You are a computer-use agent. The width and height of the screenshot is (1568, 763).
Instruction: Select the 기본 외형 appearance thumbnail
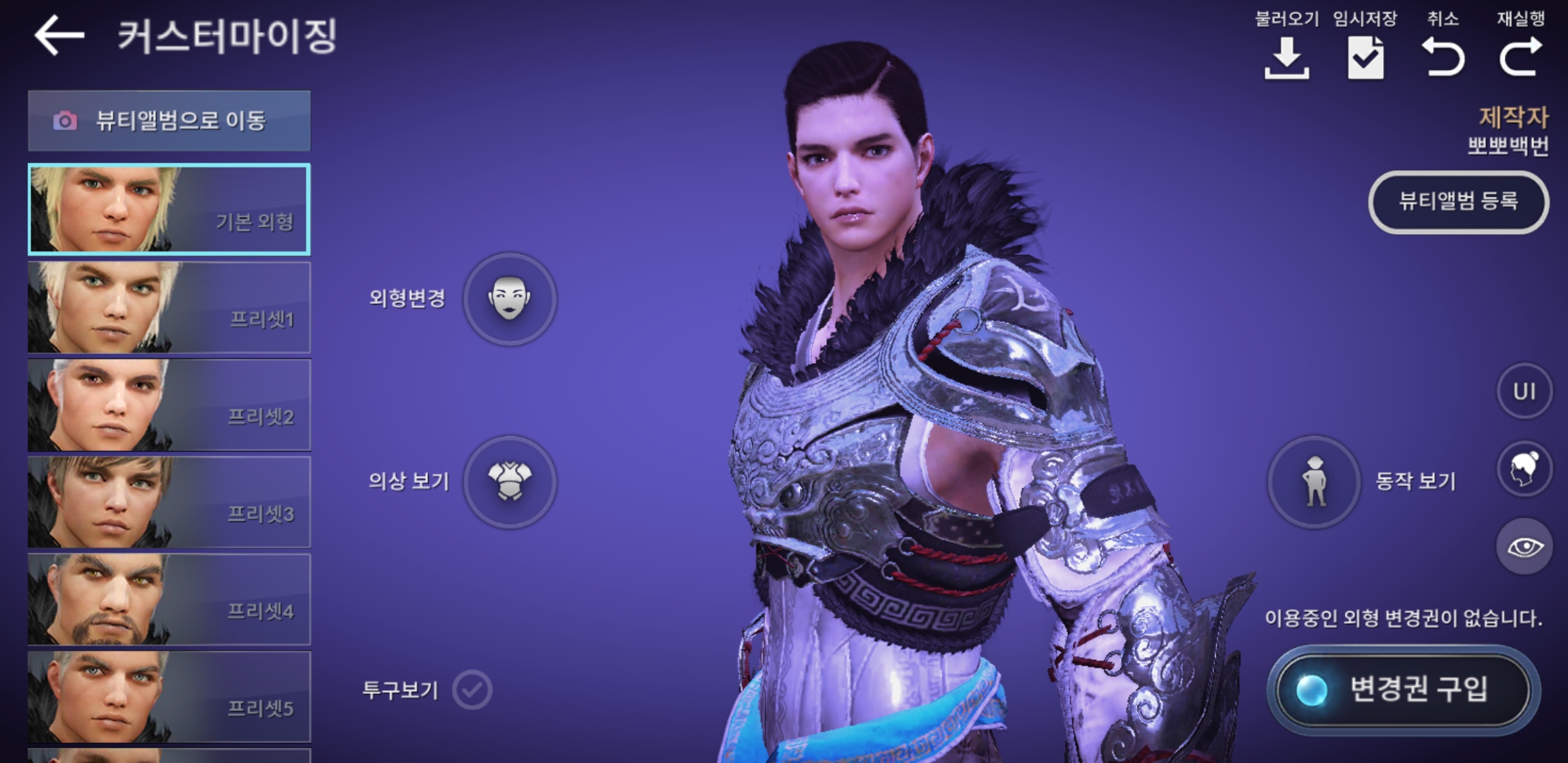[169, 209]
